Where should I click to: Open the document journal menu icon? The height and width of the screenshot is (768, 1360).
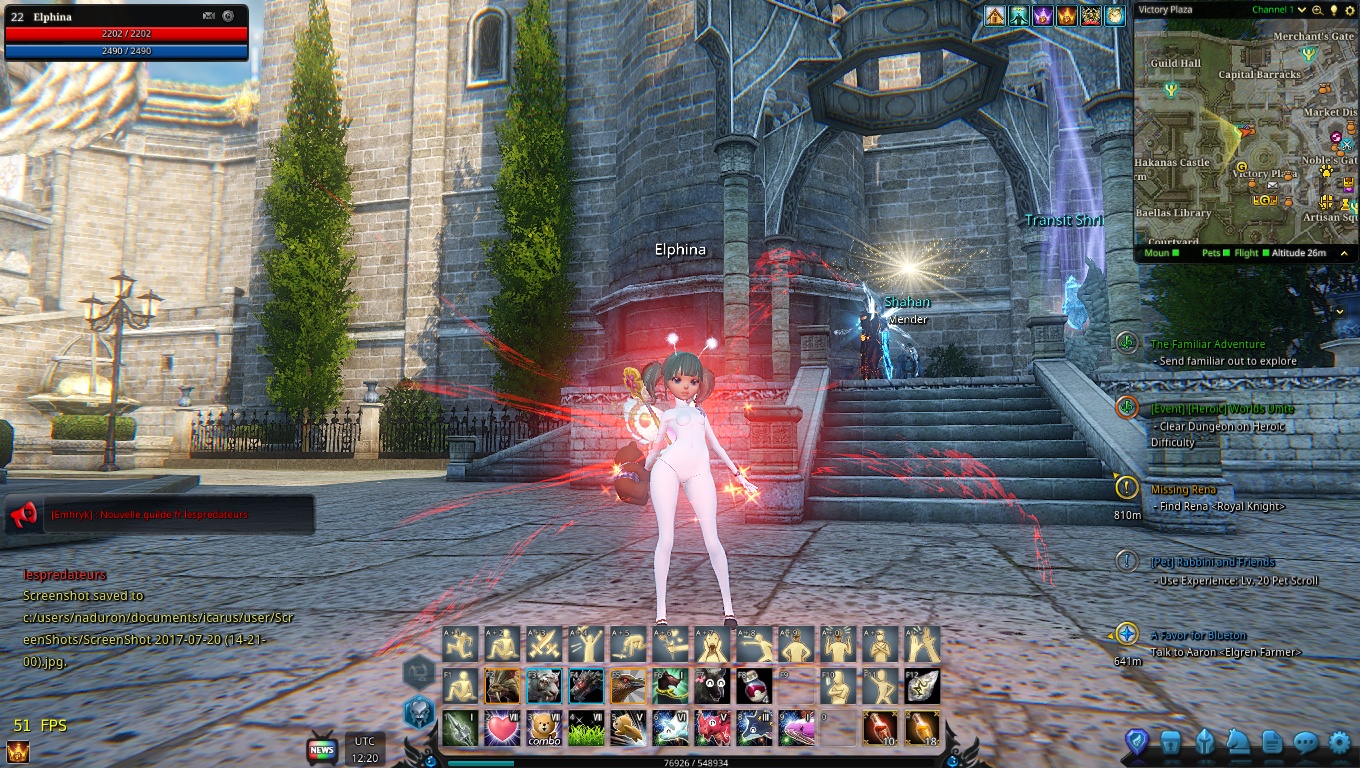click(1272, 742)
